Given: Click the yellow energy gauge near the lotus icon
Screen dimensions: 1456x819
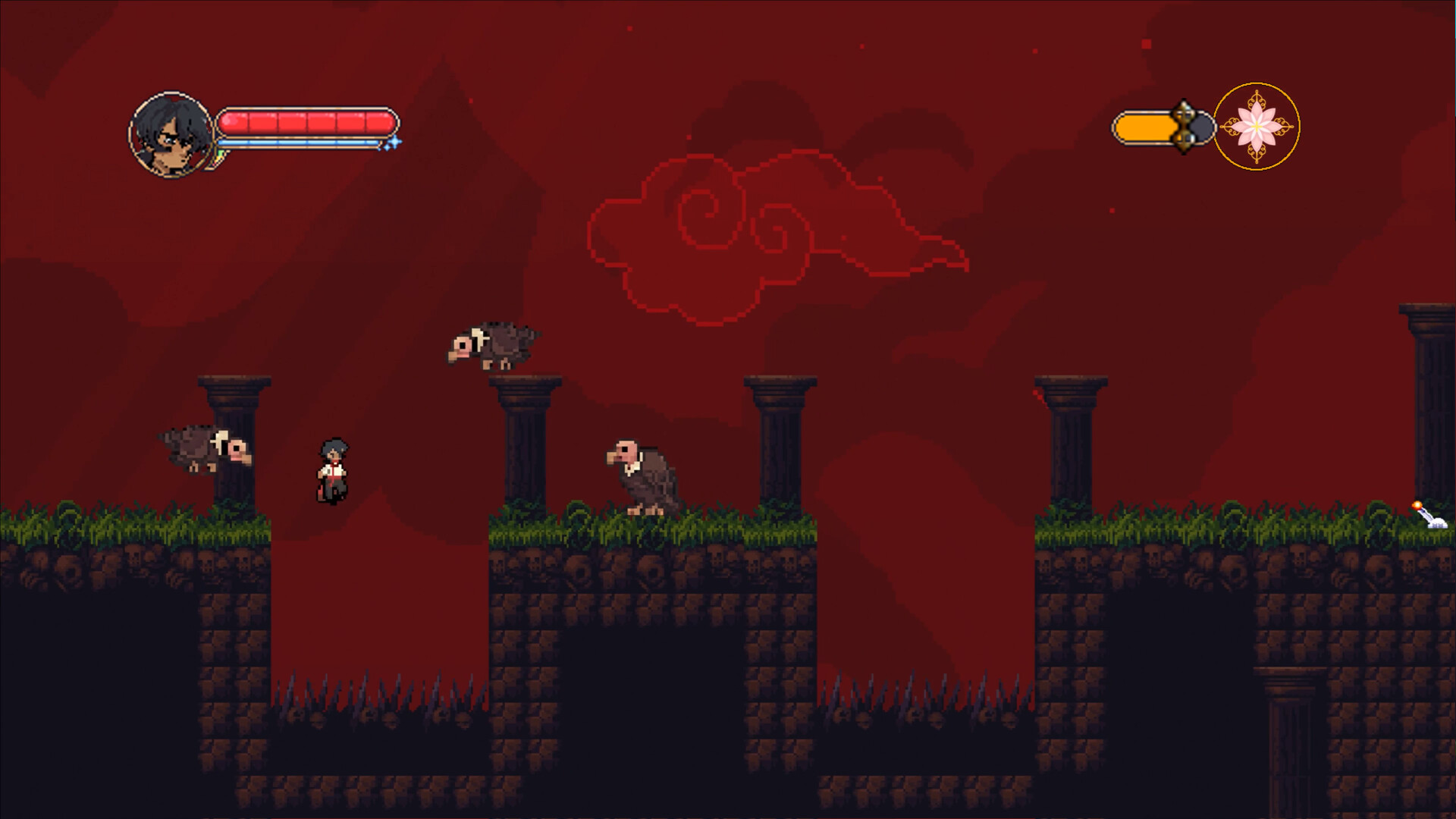Looking at the screenshot, I should click(1147, 127).
